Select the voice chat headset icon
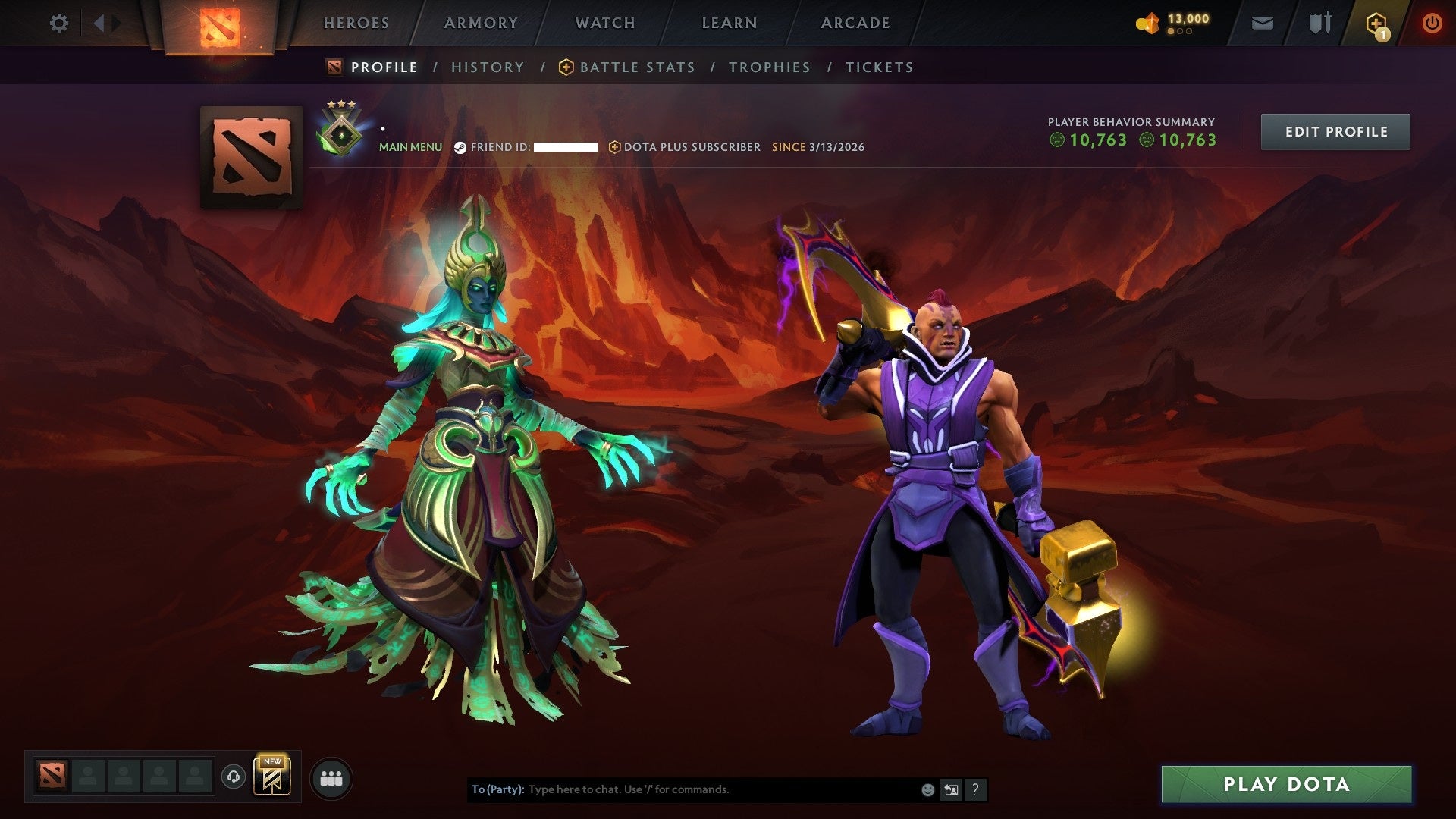Image resolution: width=1456 pixels, height=819 pixels. coord(234,777)
